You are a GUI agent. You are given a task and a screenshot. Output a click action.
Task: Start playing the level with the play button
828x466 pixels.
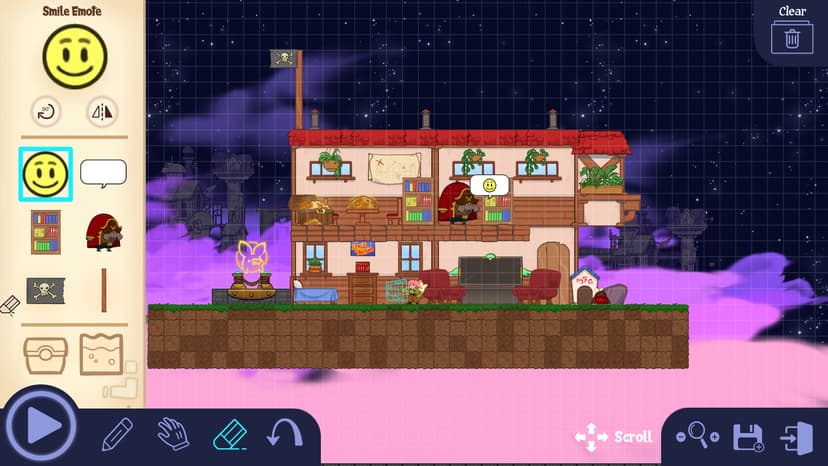pyautogui.click(x=40, y=425)
